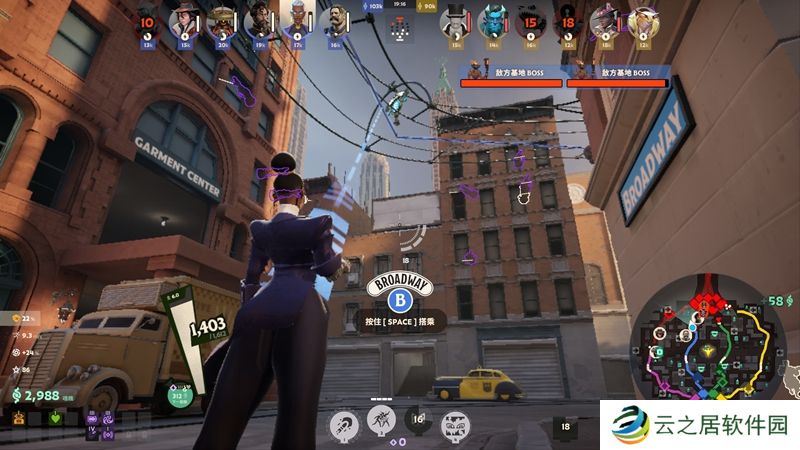Trigger the mask-face ultimate ability
The image size is (800, 450).
pyautogui.click(x=455, y=423)
